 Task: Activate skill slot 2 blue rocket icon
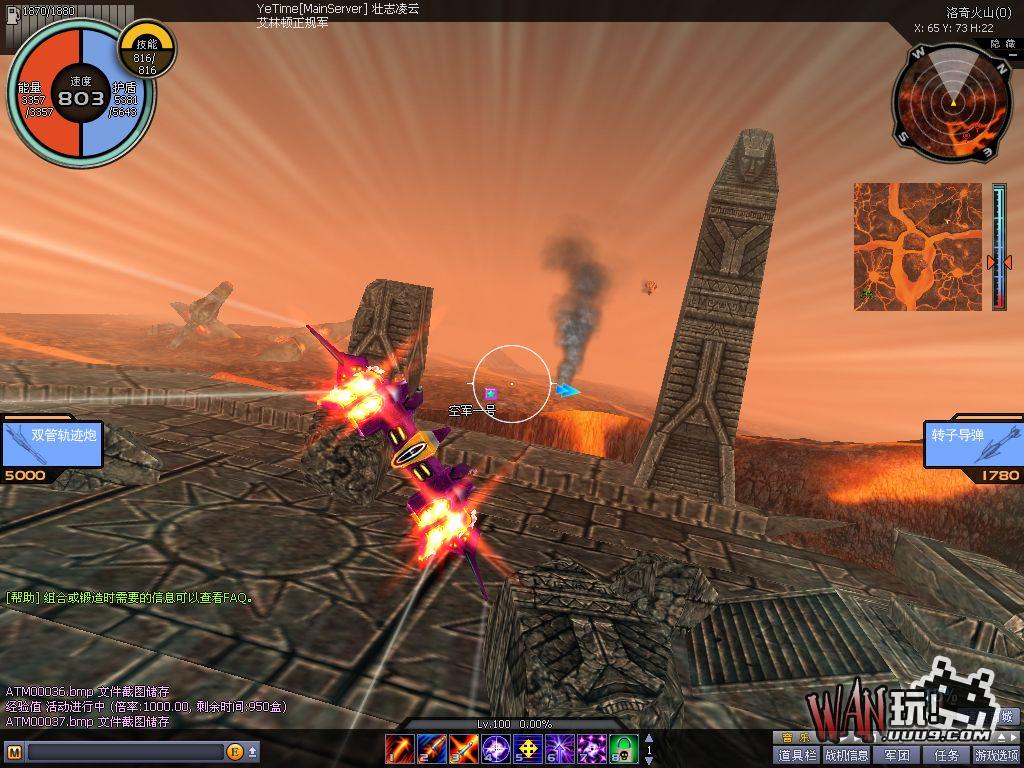[432, 747]
